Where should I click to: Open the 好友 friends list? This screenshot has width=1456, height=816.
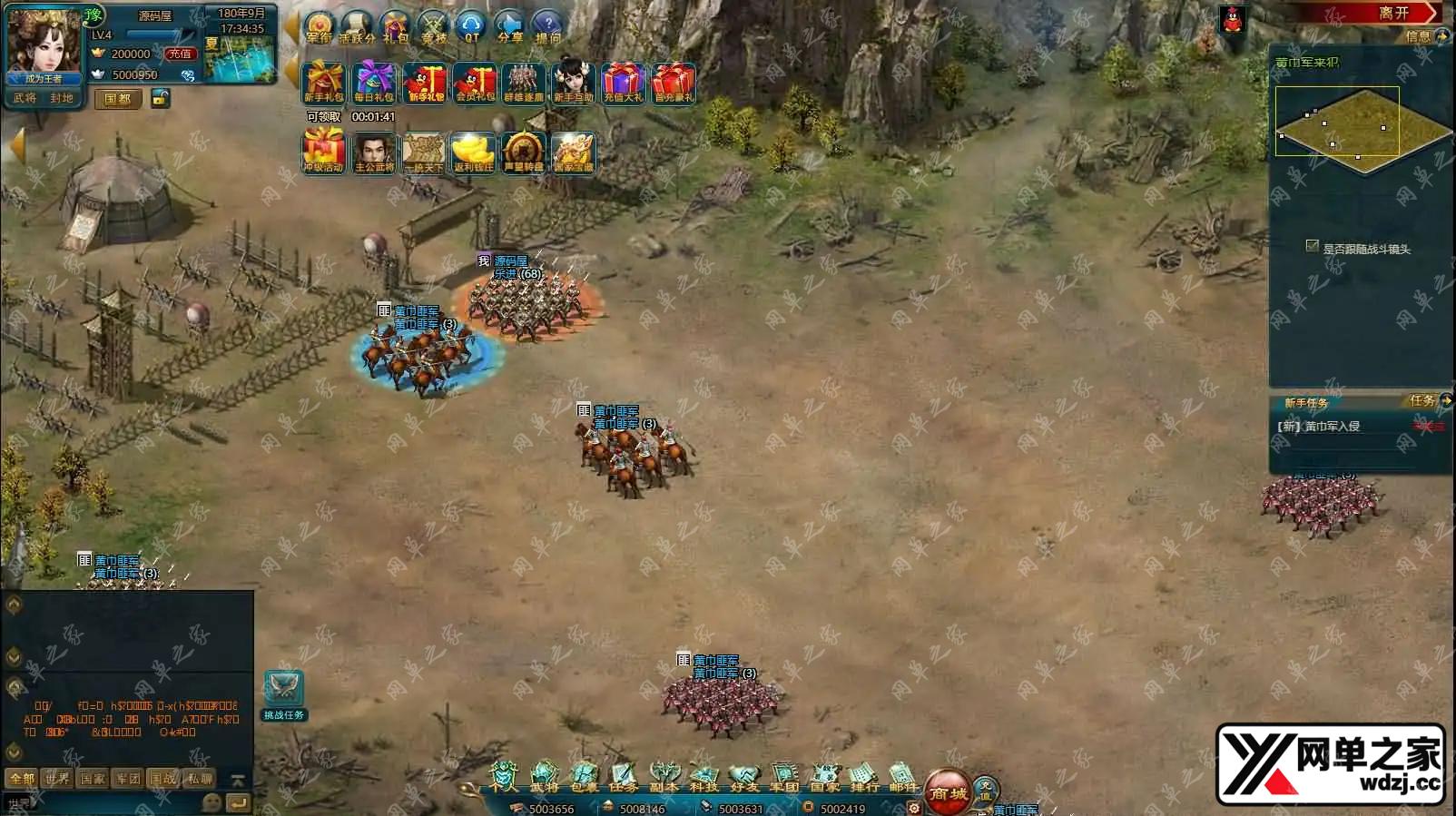[x=744, y=777]
